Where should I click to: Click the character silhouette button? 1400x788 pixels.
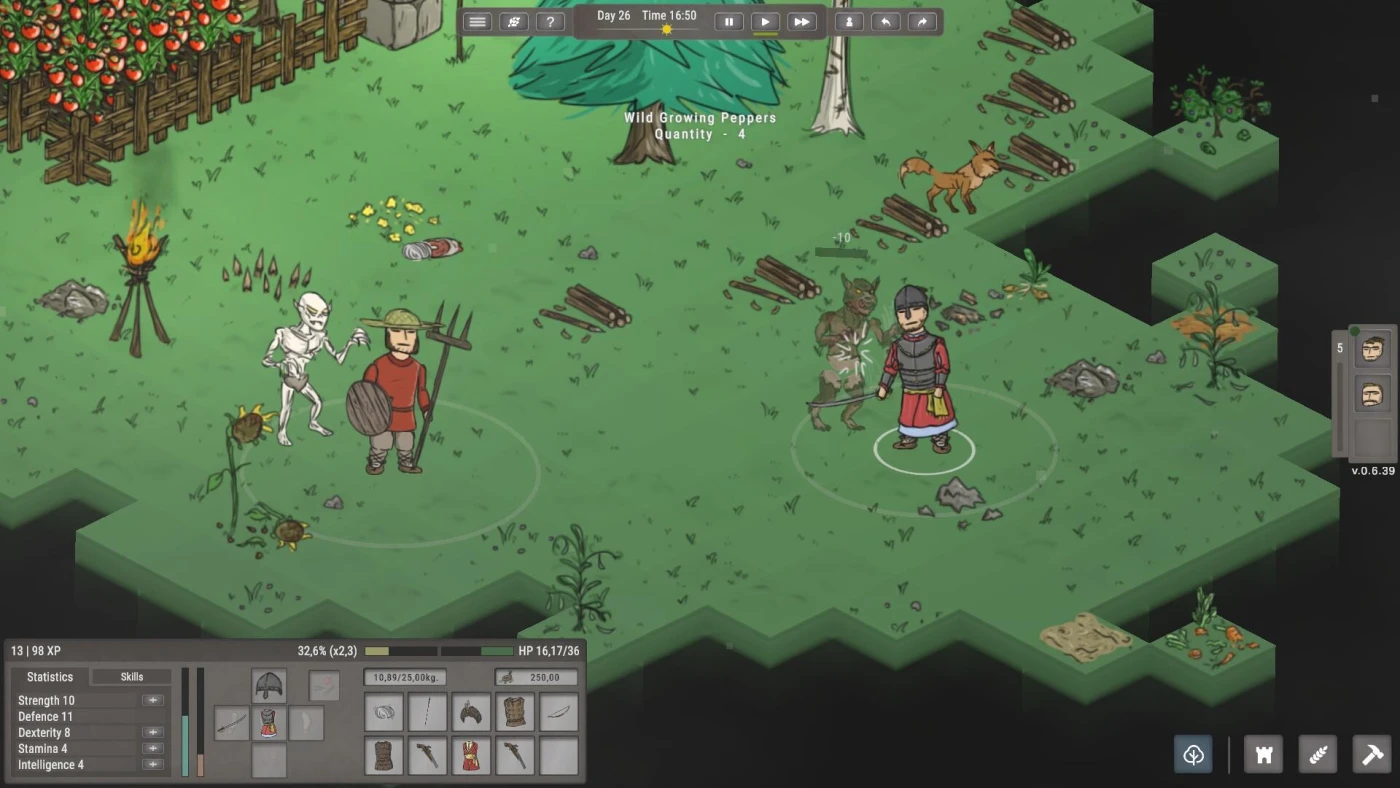850,22
